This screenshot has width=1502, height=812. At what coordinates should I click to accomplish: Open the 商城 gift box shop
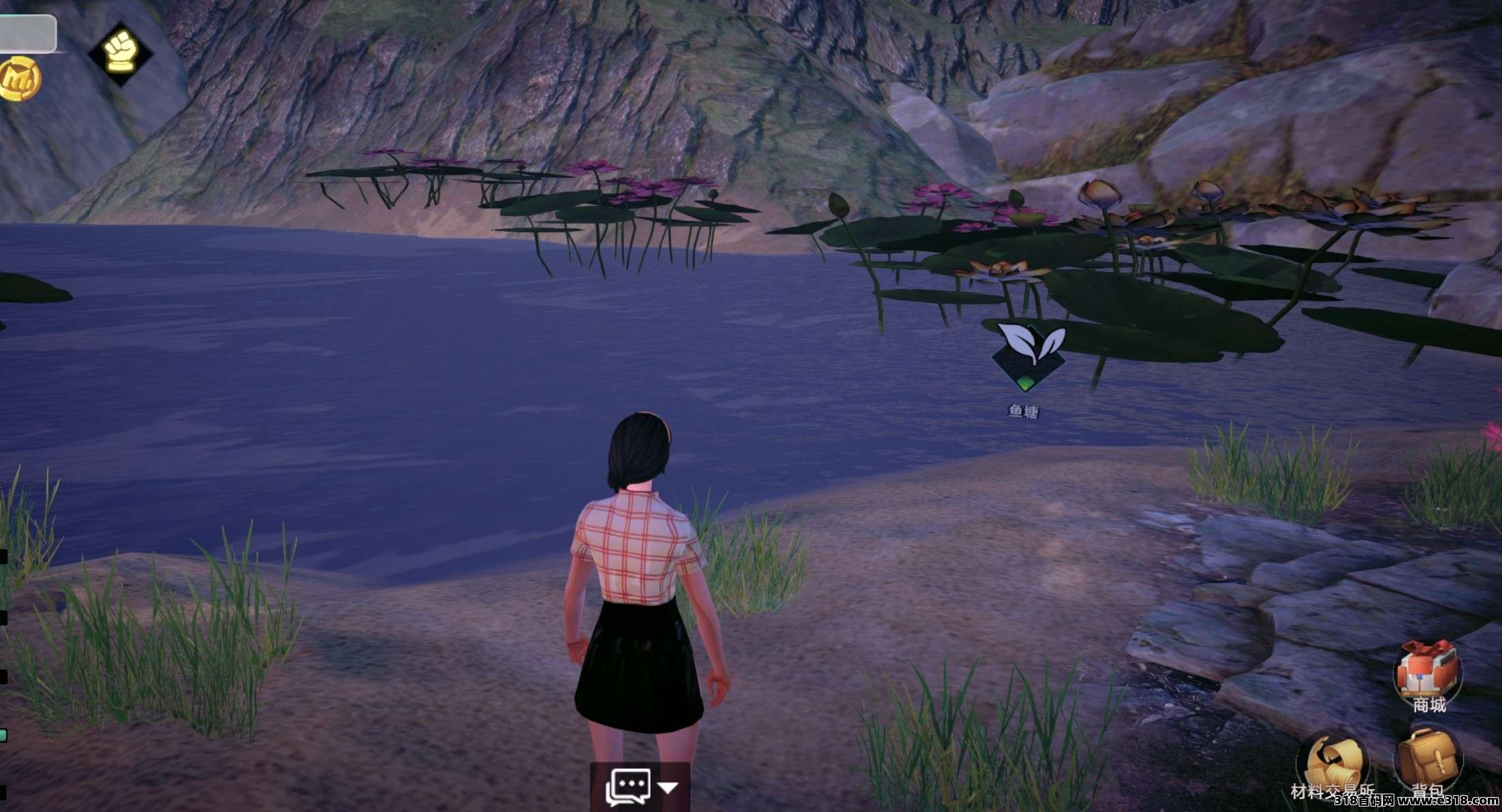pyautogui.click(x=1427, y=671)
